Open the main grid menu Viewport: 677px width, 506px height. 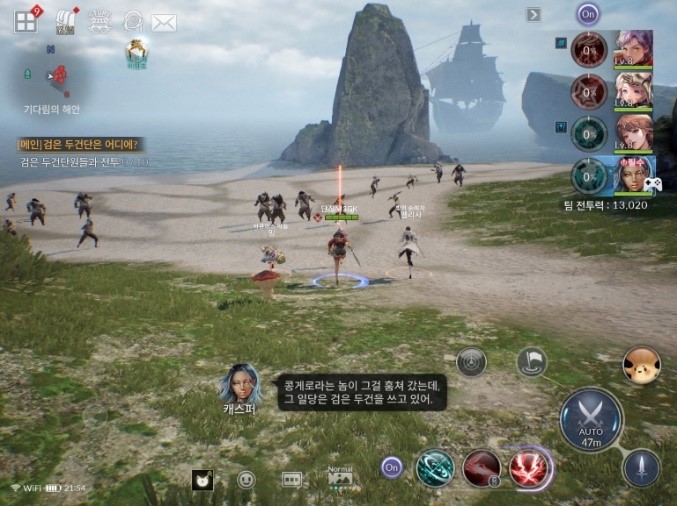(25, 21)
